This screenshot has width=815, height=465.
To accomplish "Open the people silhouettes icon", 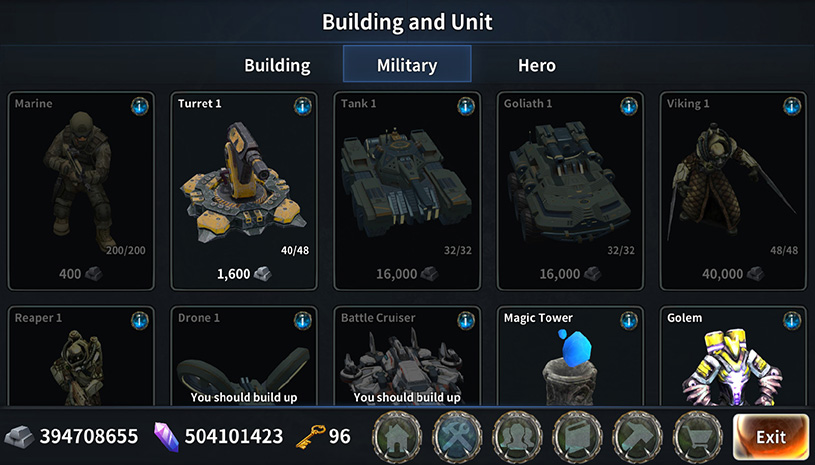I will (519, 436).
